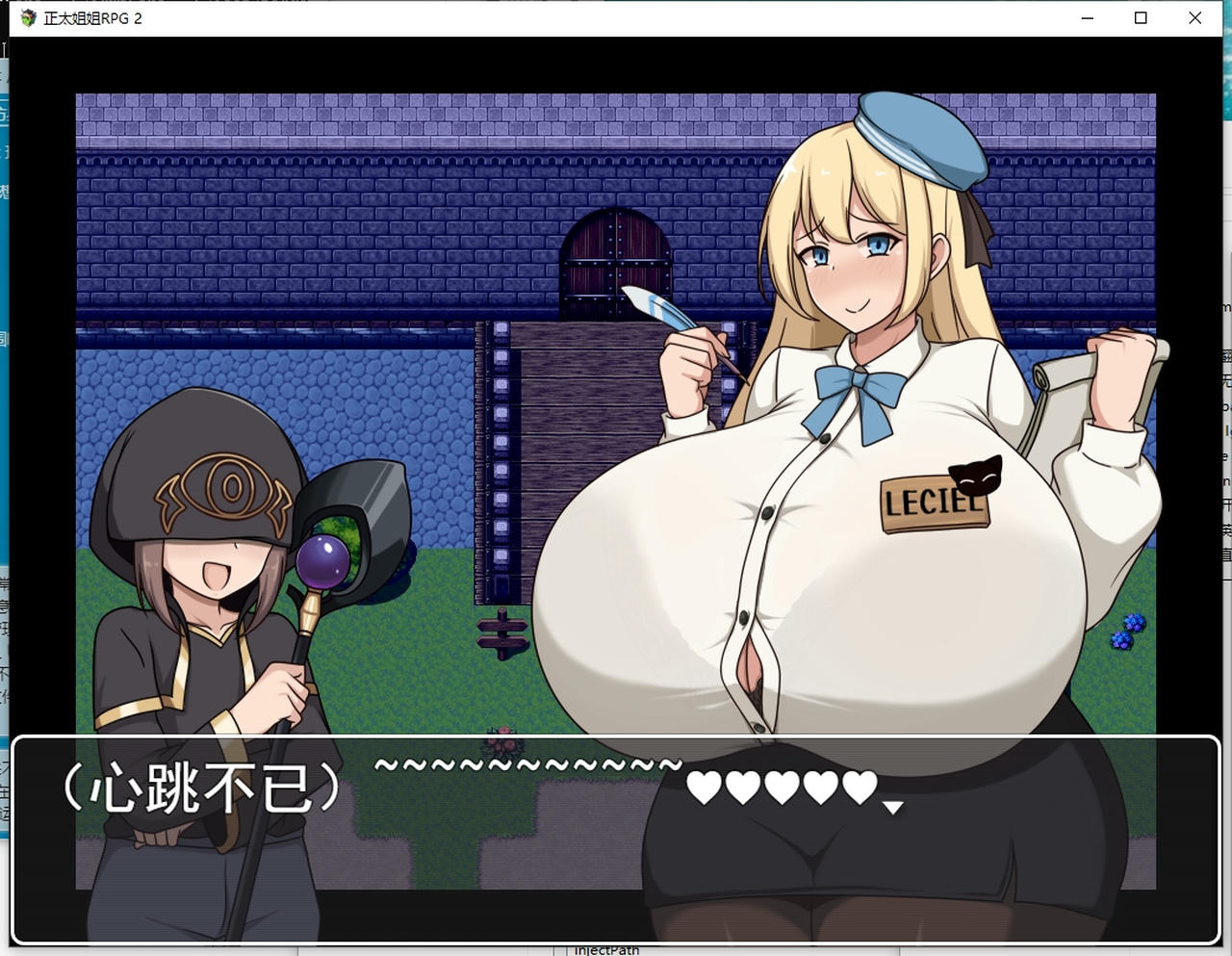The width and height of the screenshot is (1232, 956).
Task: Click the InjectPath label below the game window
Action: pyautogui.click(x=607, y=949)
